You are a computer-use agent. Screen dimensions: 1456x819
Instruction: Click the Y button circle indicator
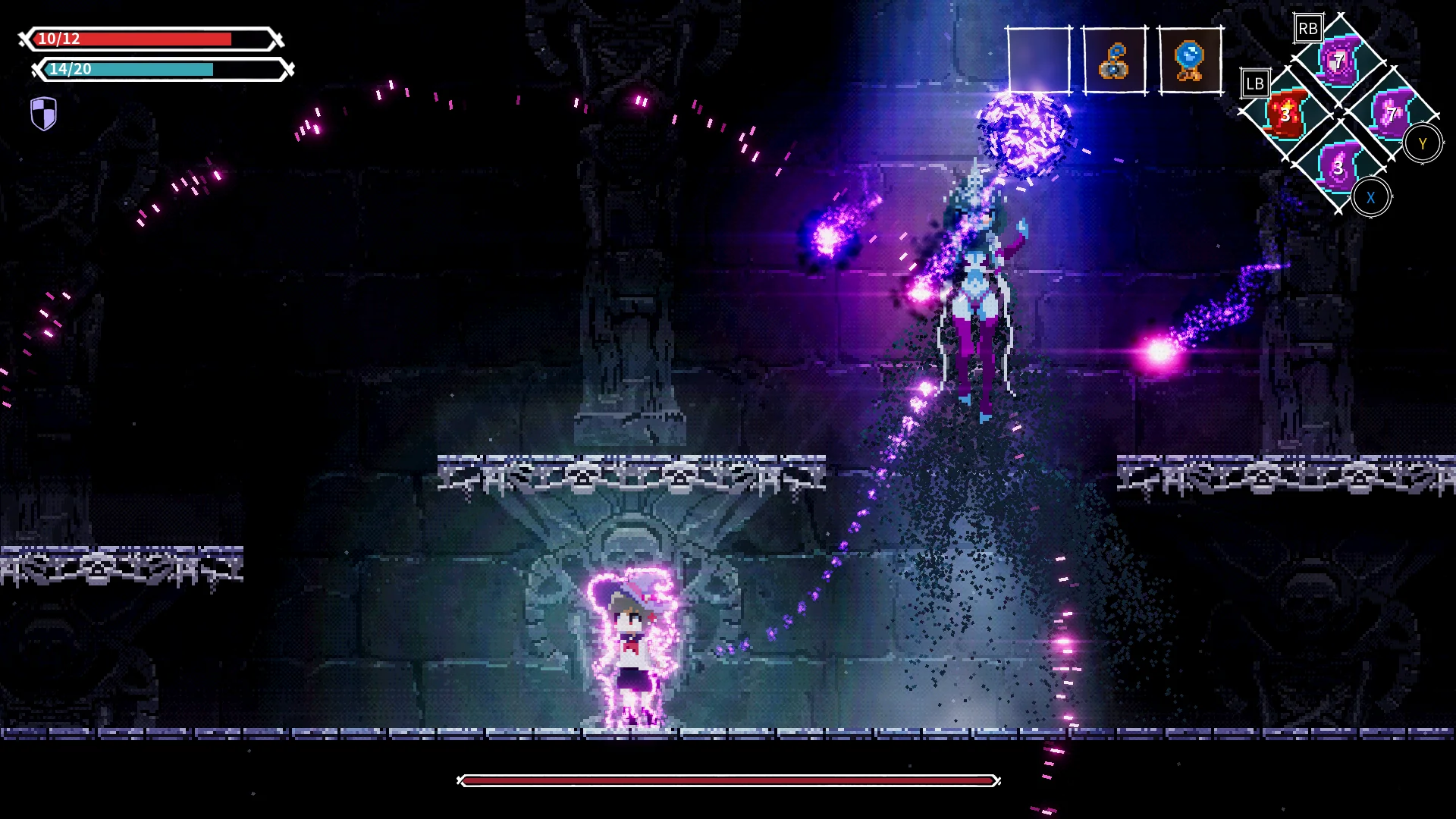pyautogui.click(x=1422, y=143)
